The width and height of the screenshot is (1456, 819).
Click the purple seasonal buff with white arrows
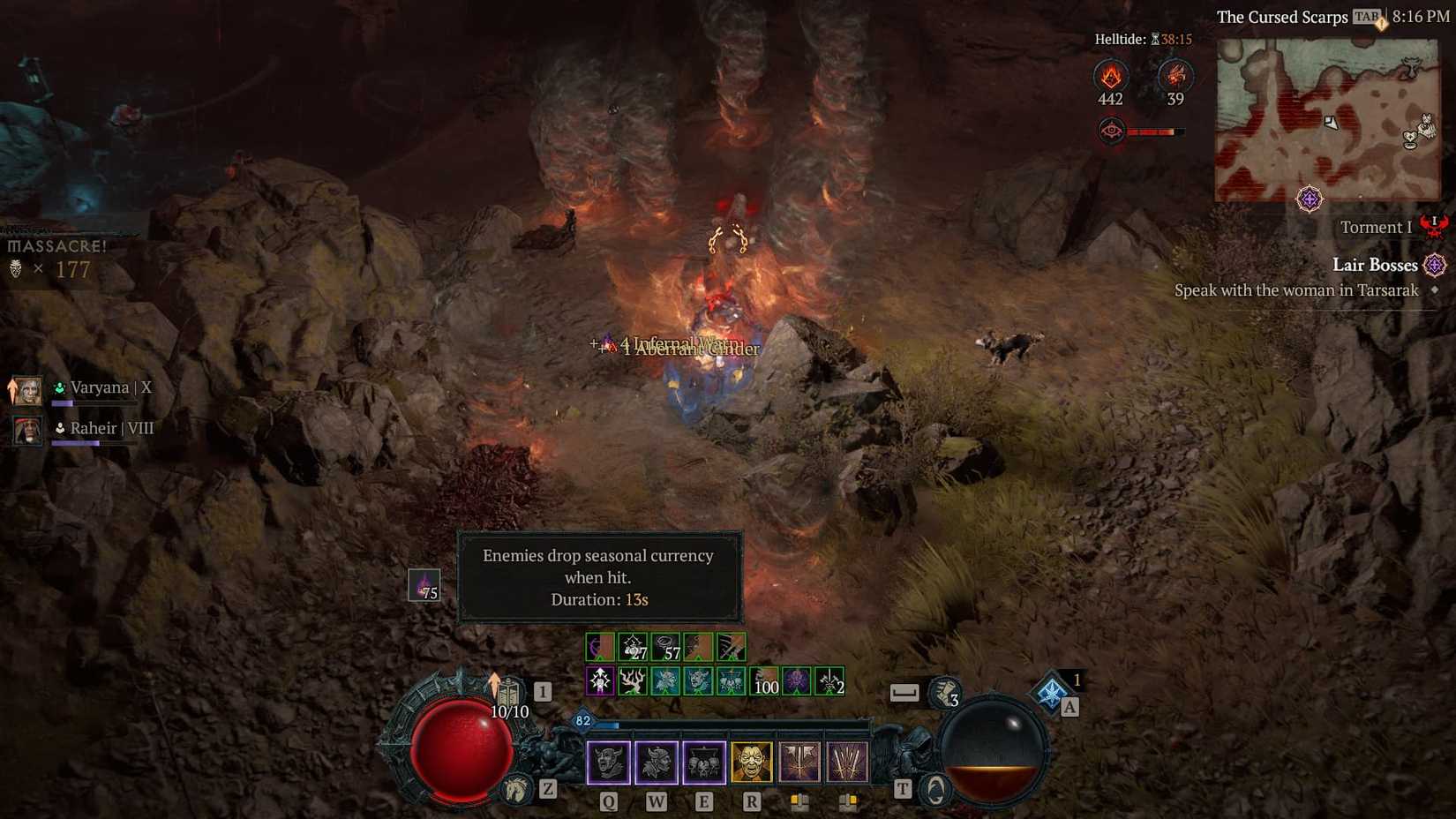coord(602,681)
